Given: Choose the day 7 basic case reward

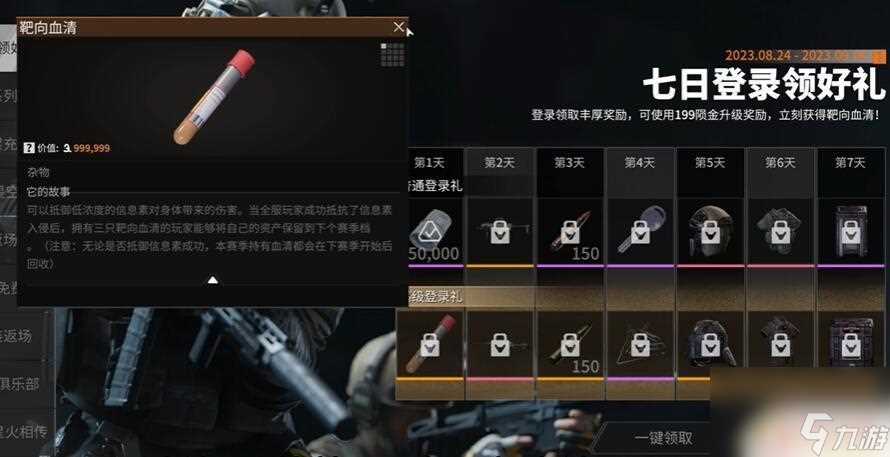Looking at the screenshot, I should click(x=851, y=232).
